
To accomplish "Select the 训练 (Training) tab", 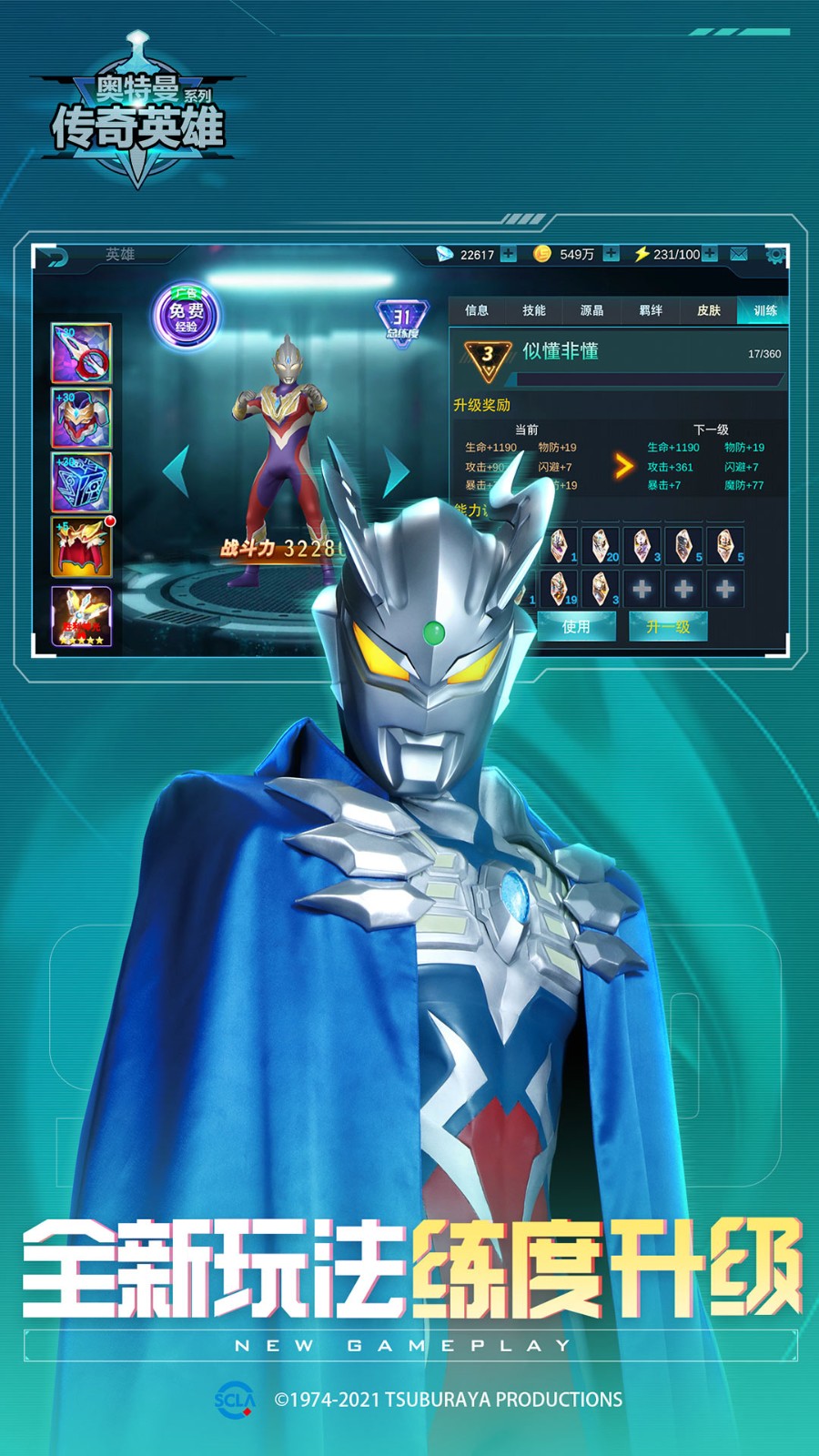I will 764,310.
